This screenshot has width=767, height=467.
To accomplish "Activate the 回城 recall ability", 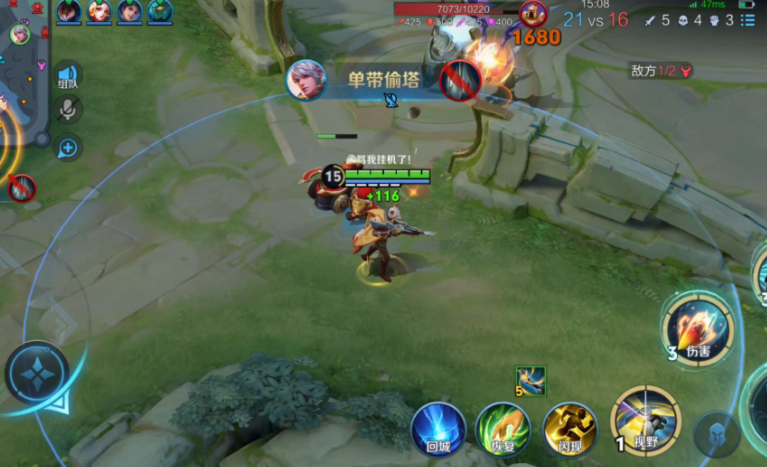I will [x=438, y=429].
